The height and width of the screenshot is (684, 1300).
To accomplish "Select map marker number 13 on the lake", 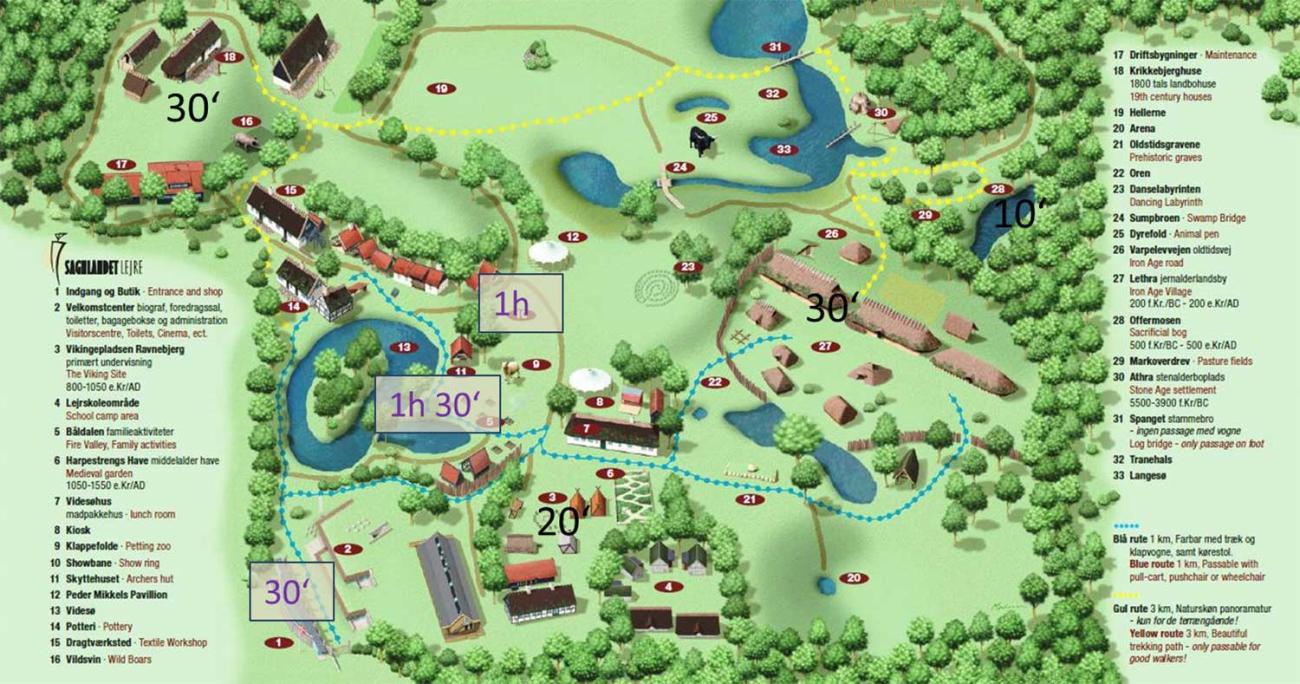I will tap(404, 347).
